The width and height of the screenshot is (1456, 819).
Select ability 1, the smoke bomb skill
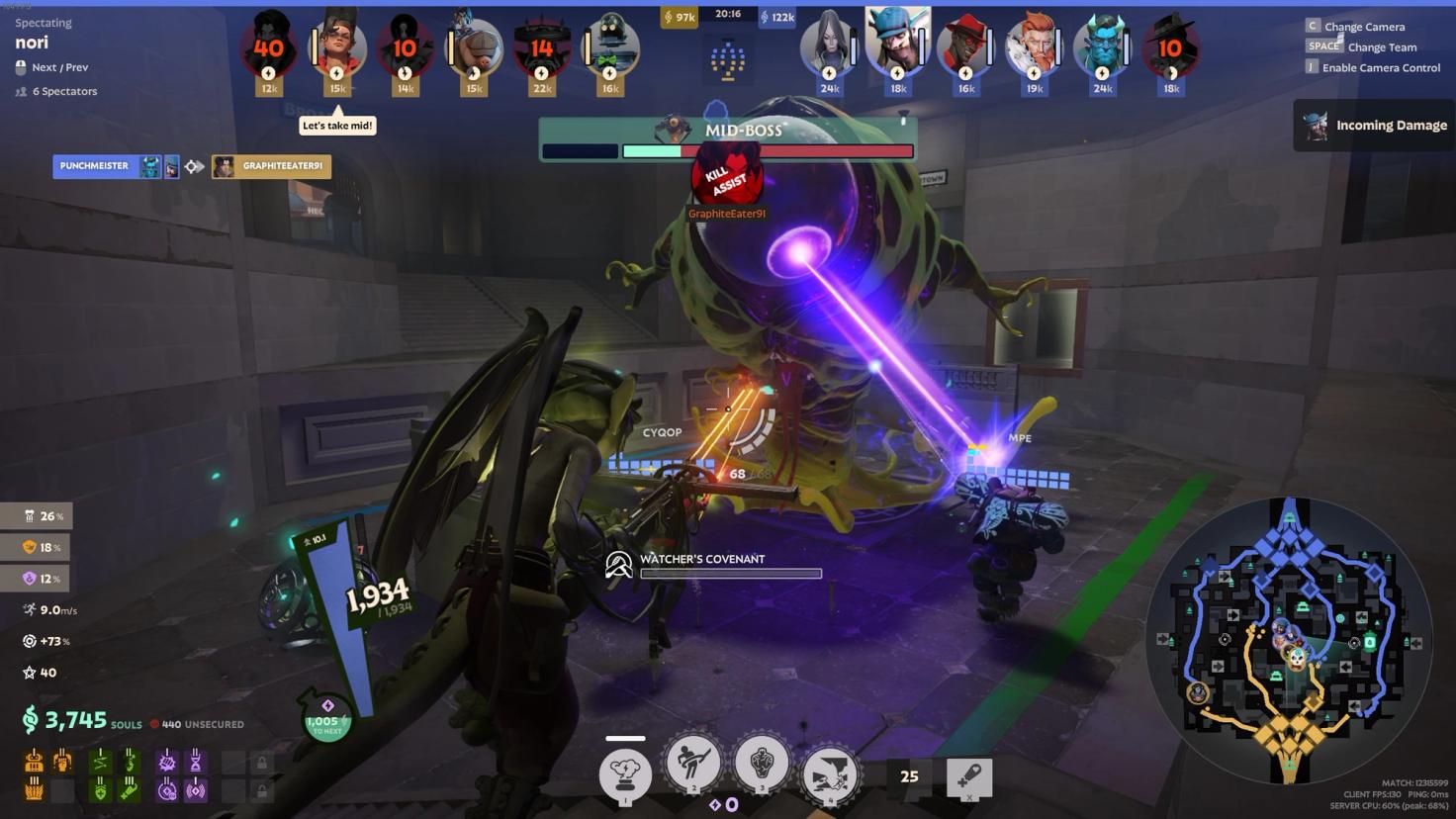(x=623, y=776)
